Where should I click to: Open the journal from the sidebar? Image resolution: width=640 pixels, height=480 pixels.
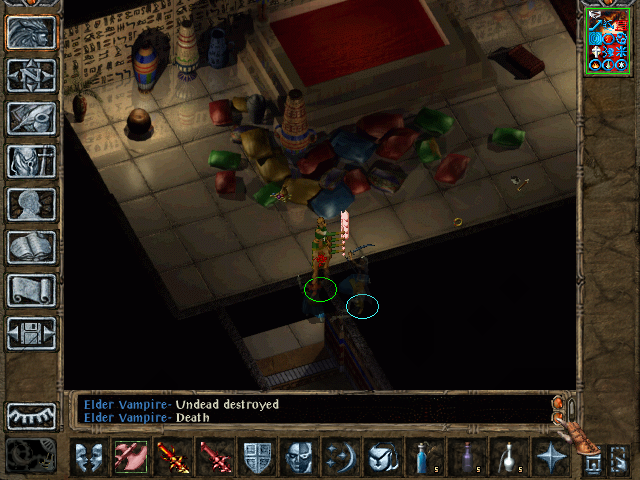(x=31, y=118)
